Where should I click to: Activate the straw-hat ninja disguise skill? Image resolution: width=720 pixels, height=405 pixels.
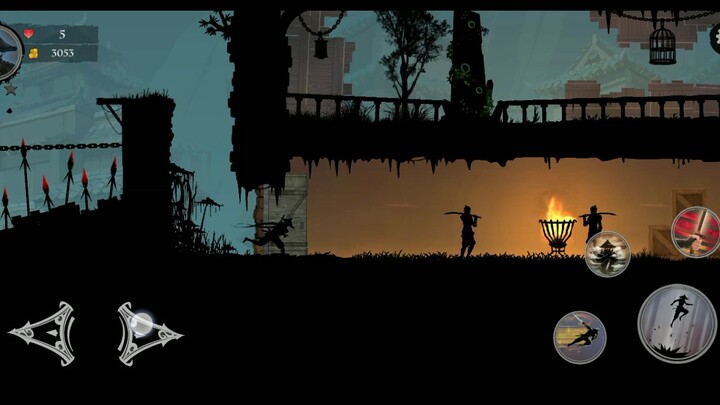(x=607, y=253)
